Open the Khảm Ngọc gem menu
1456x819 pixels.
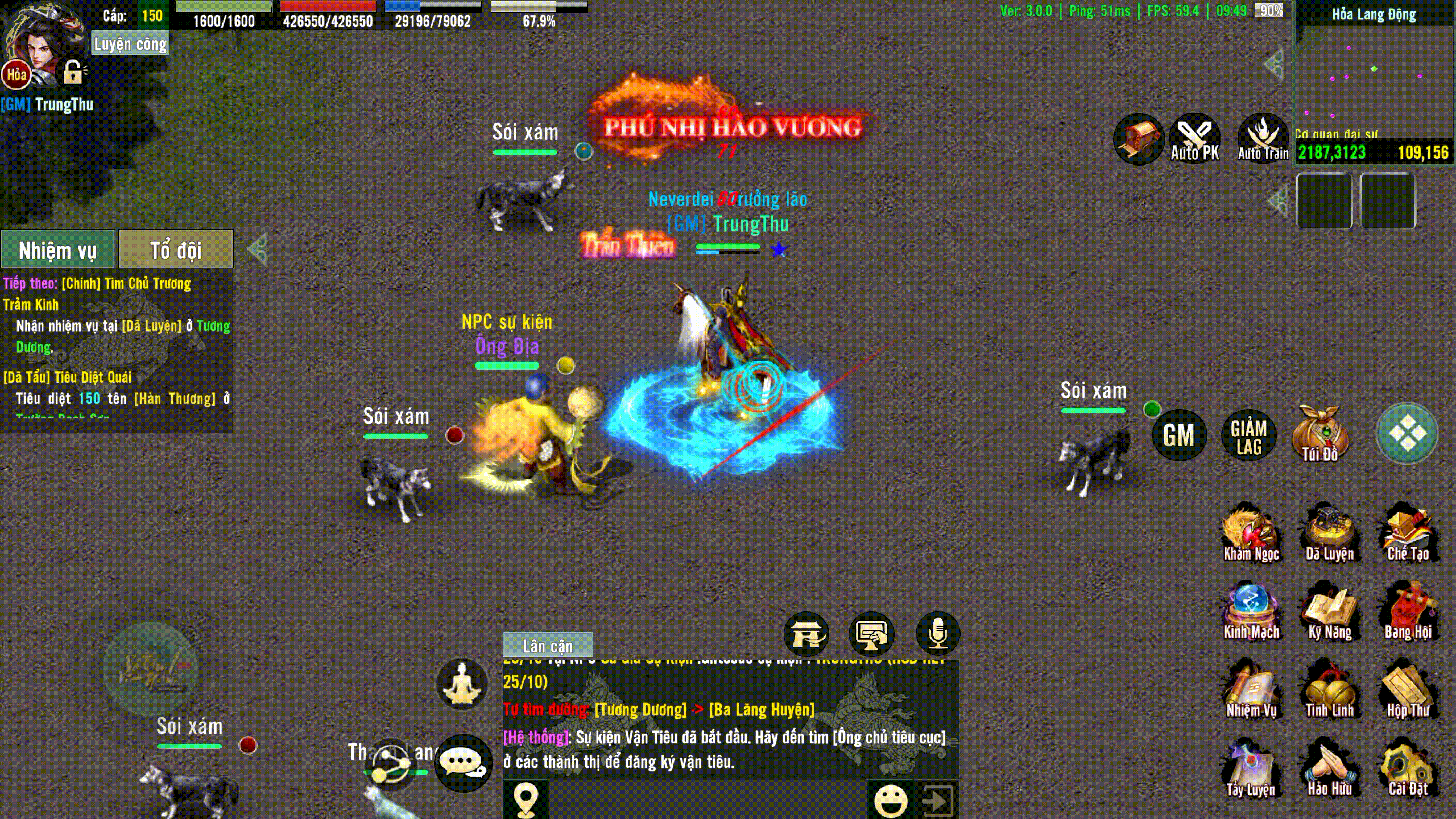[1251, 535]
